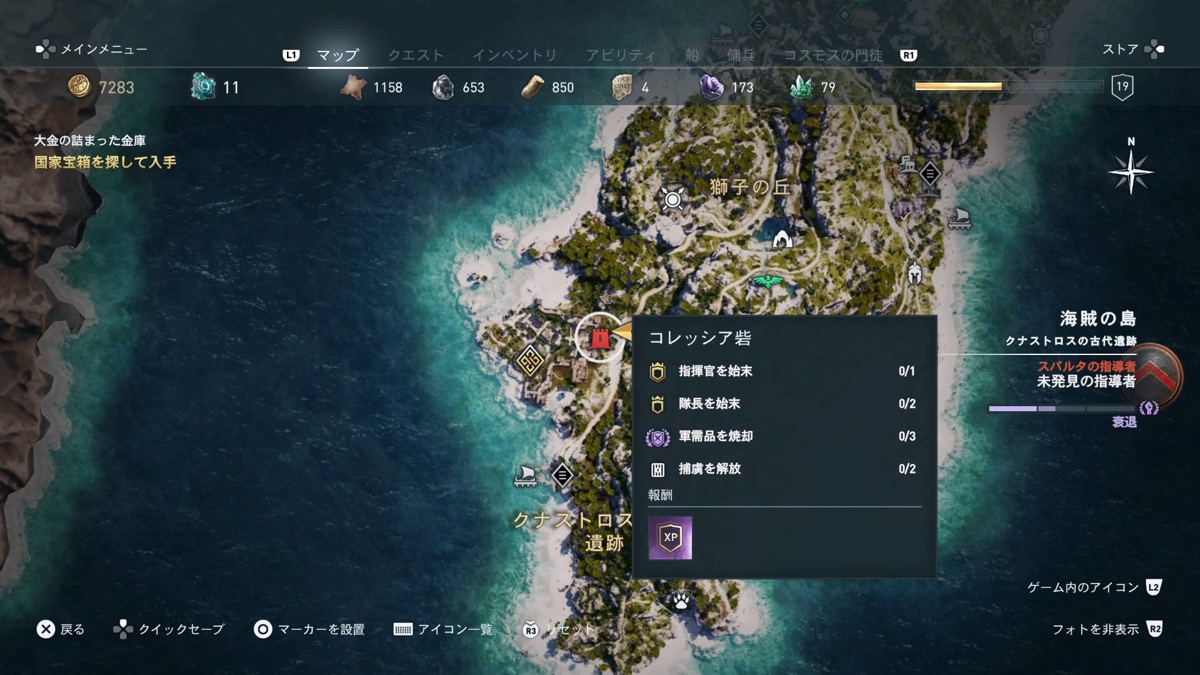Image resolution: width=1200 pixels, height=675 pixels.
Task: Click the ship marker near クナストロス ruins
Action: click(525, 476)
